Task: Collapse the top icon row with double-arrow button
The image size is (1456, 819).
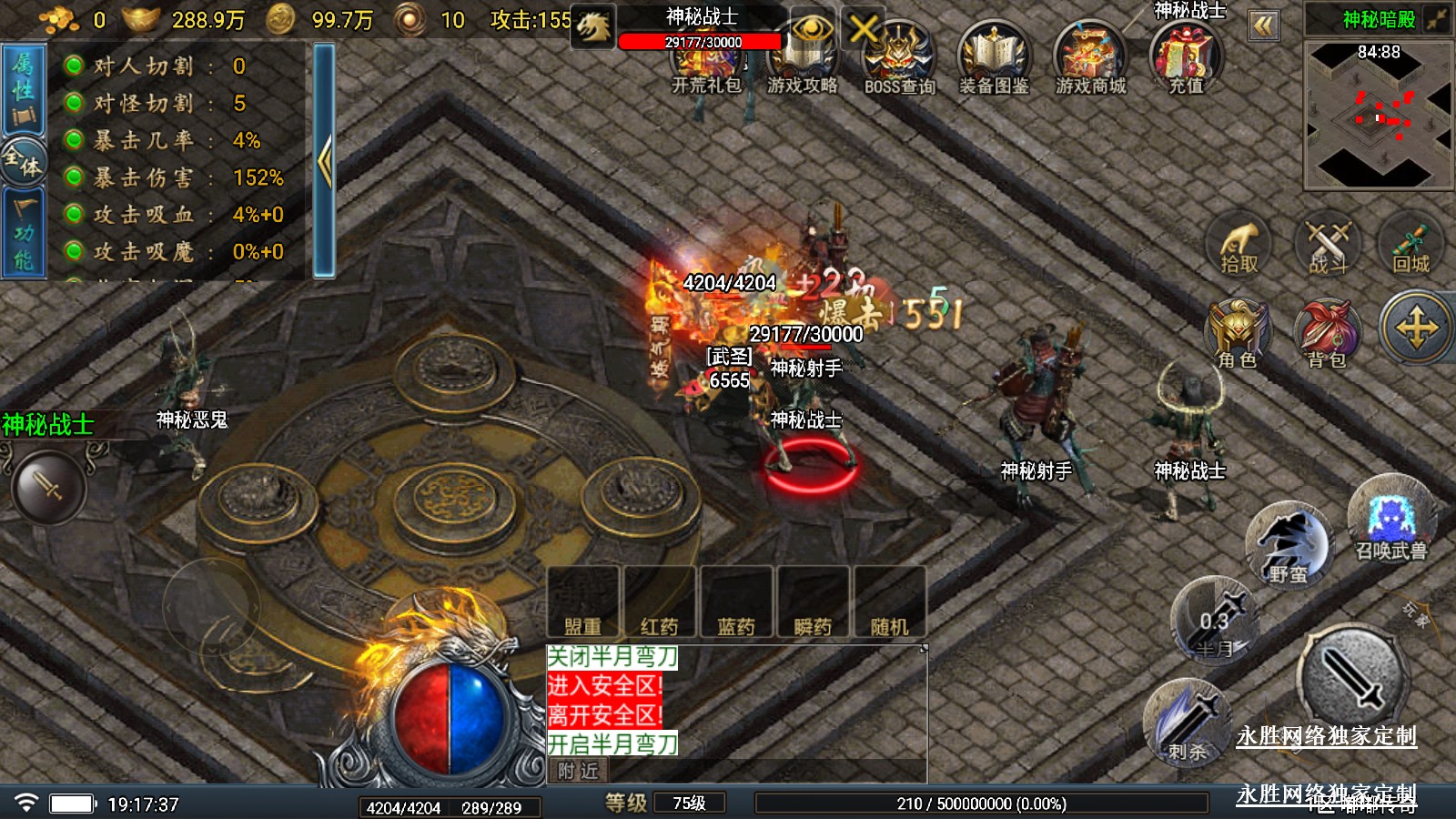Action: point(1263,25)
